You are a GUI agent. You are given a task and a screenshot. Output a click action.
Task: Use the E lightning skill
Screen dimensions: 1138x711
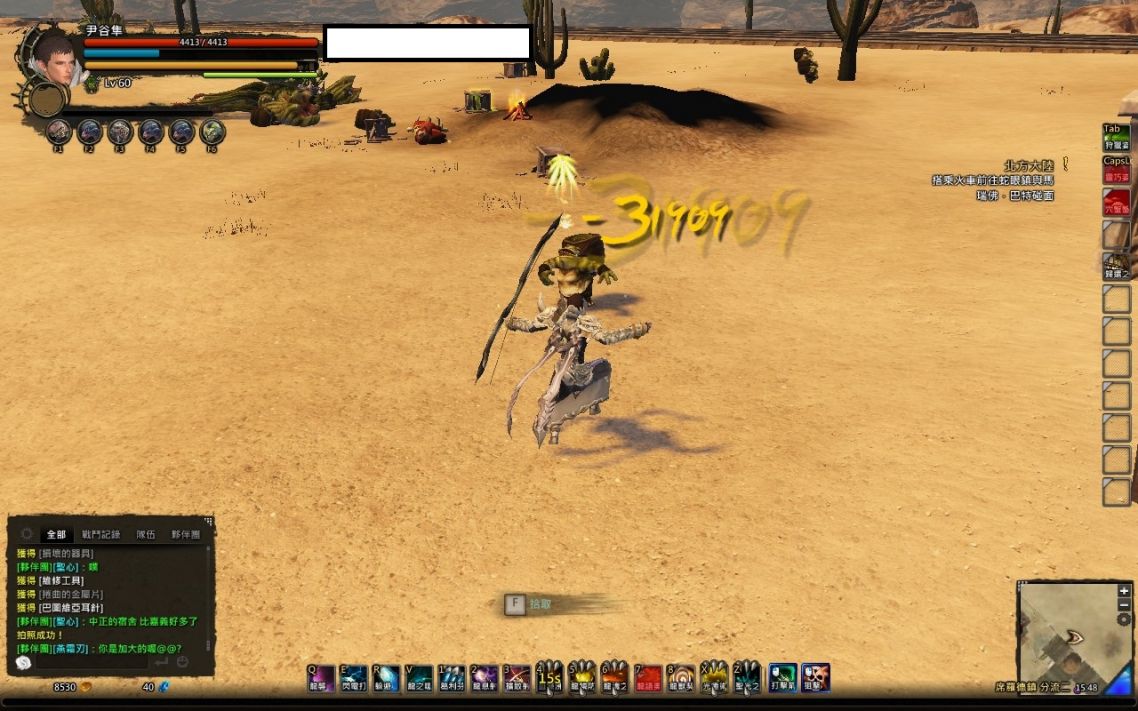pos(354,678)
